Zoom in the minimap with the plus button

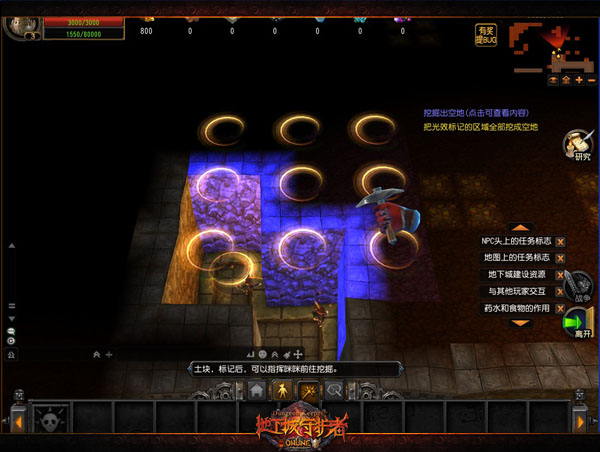(x=578, y=79)
